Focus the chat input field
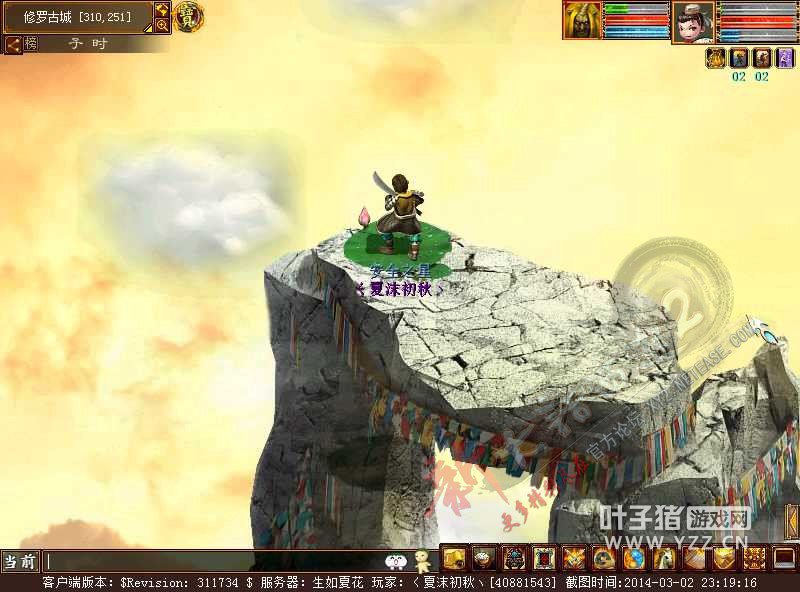 pyautogui.click(x=210, y=561)
